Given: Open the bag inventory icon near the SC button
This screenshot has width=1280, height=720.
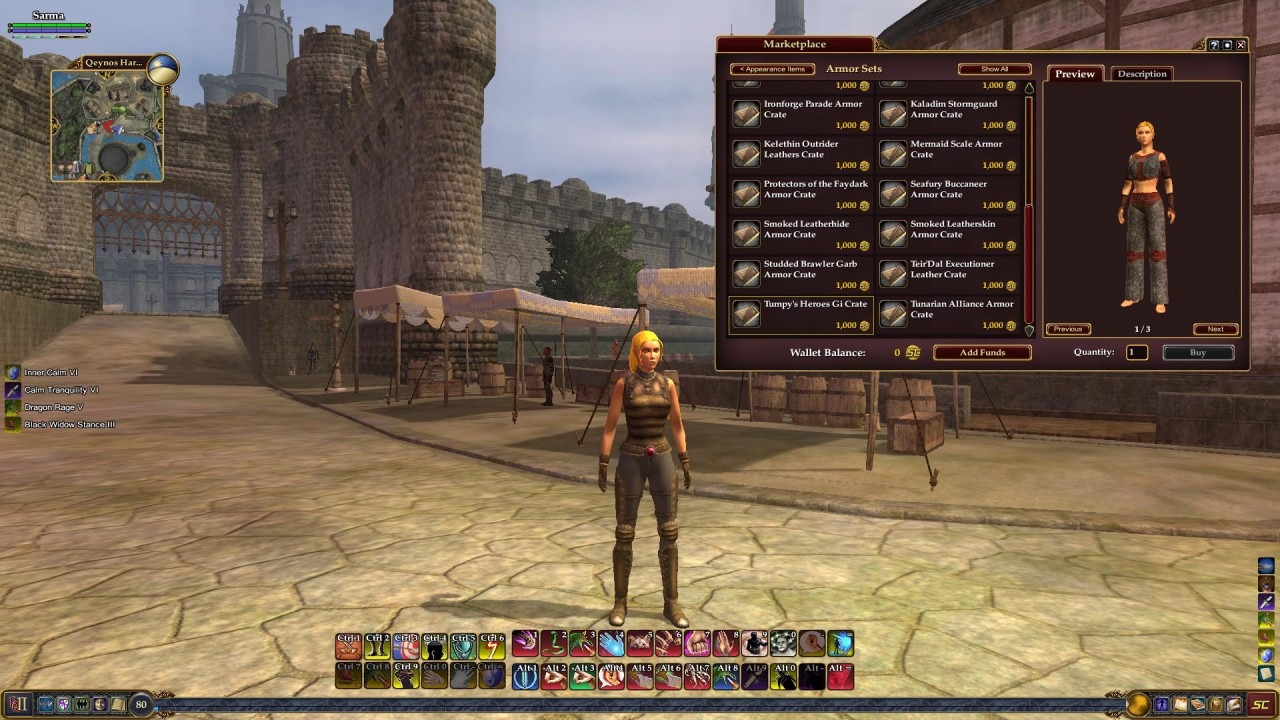Looking at the screenshot, I should (1217, 704).
